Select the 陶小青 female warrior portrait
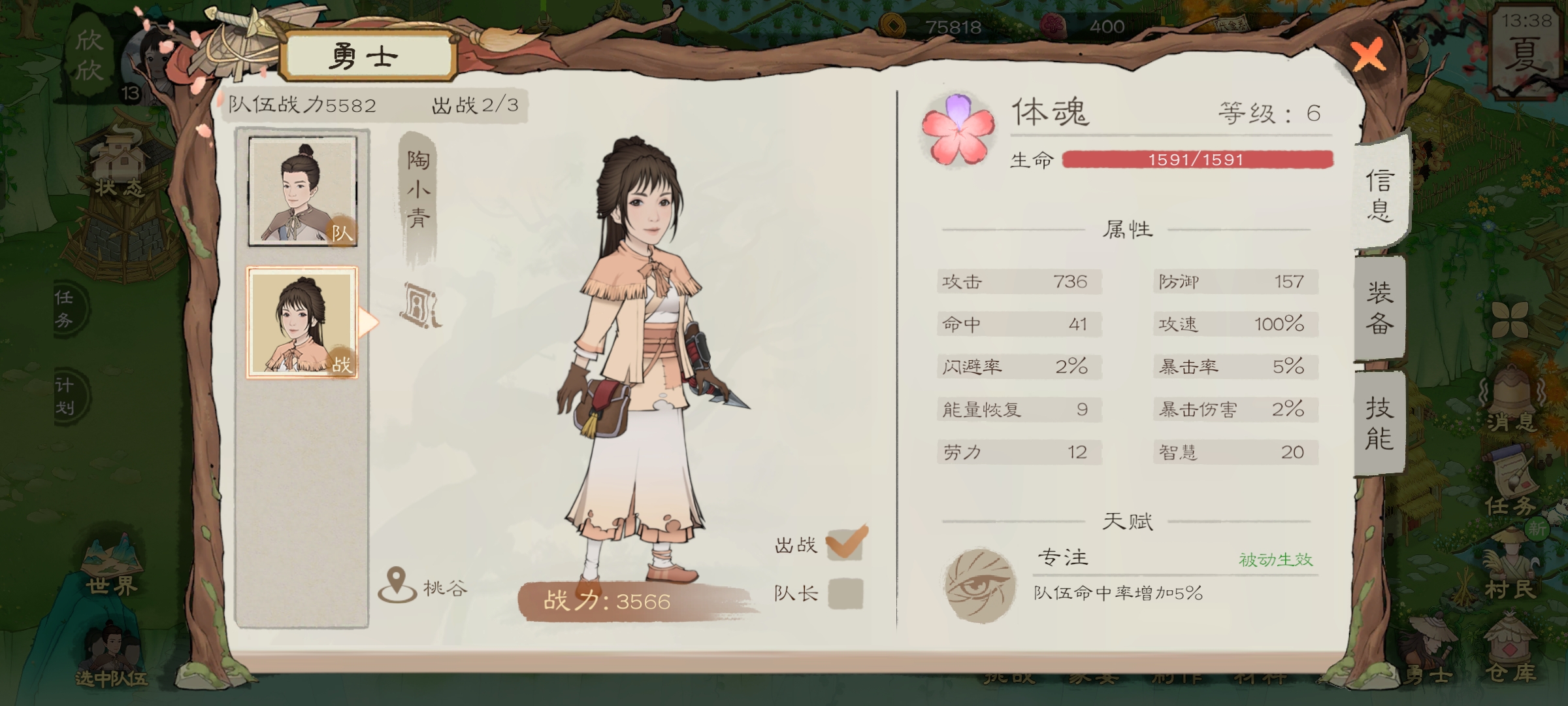1568x706 pixels. tap(302, 322)
